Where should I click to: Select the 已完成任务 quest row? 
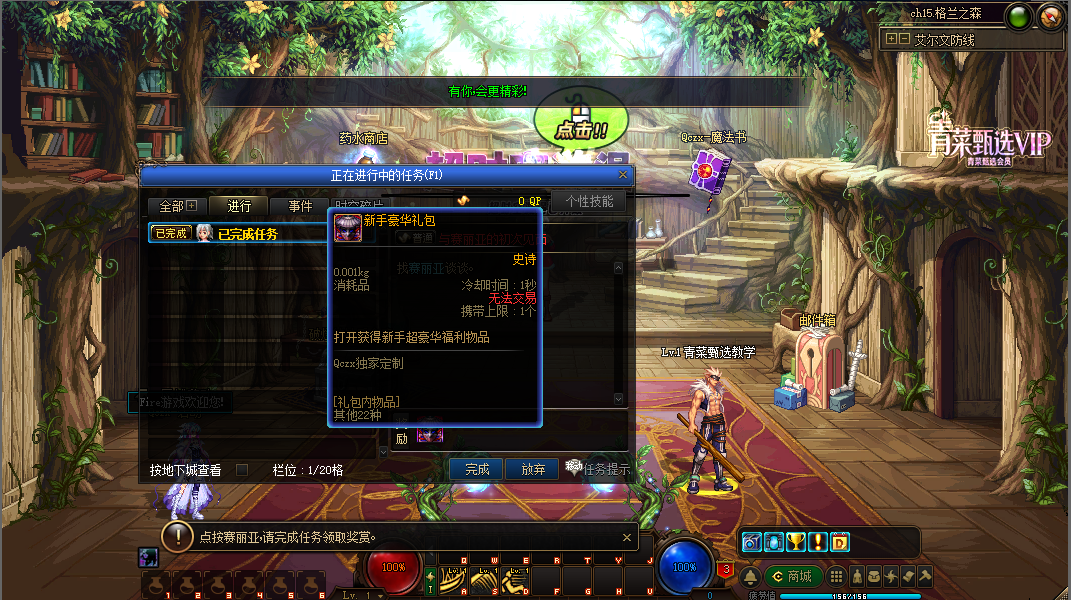pyautogui.click(x=246, y=234)
